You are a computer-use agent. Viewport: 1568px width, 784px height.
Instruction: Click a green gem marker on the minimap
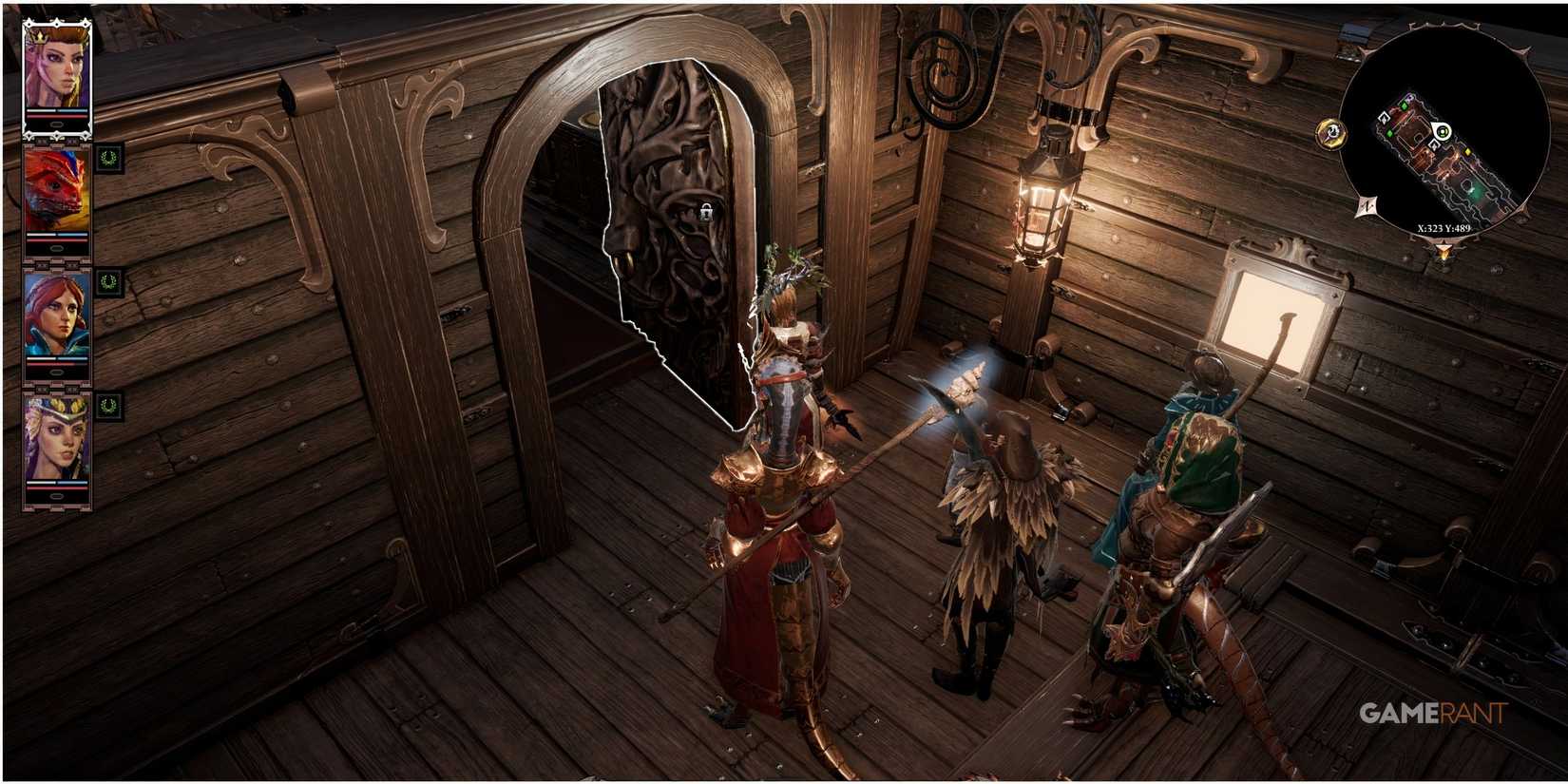tap(1405, 105)
